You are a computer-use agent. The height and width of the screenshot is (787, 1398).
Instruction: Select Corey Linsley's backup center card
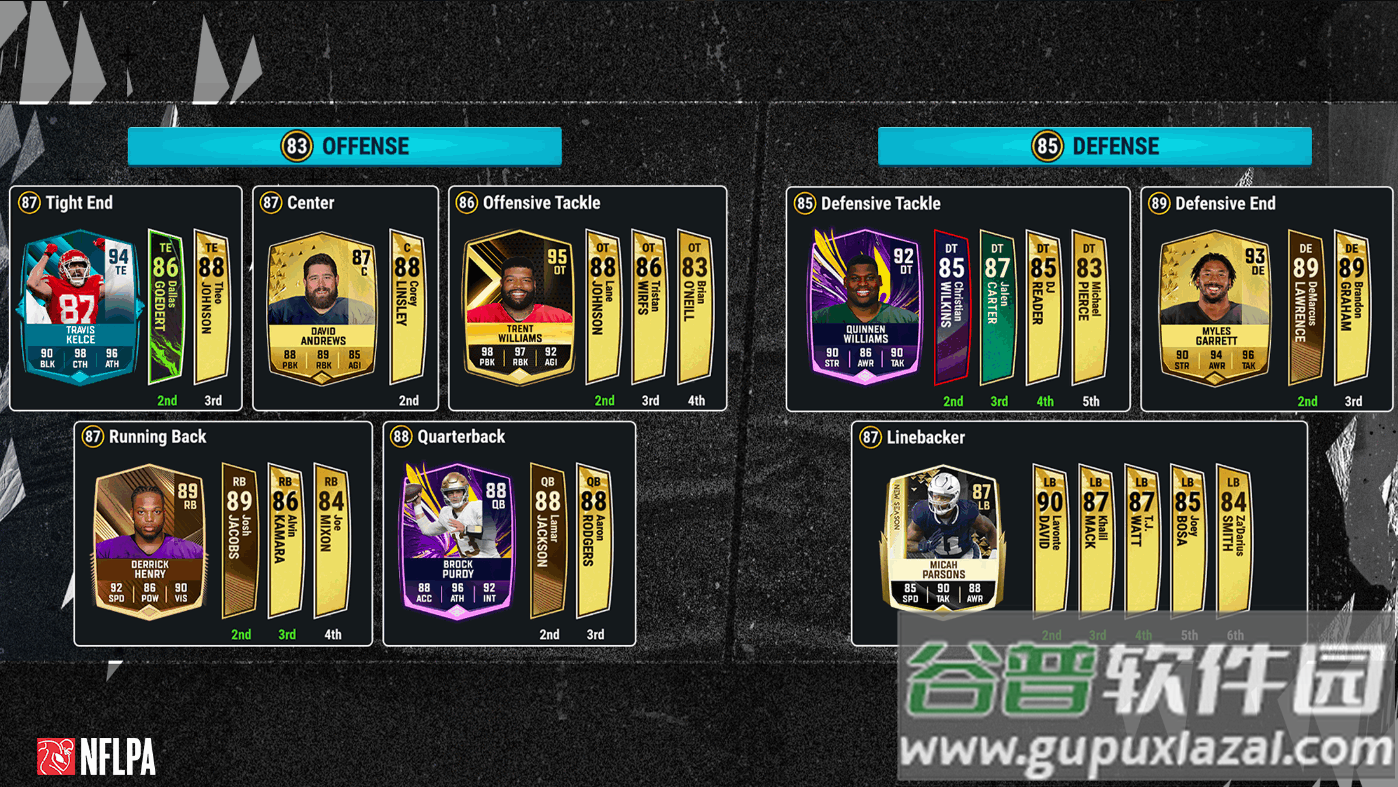408,307
